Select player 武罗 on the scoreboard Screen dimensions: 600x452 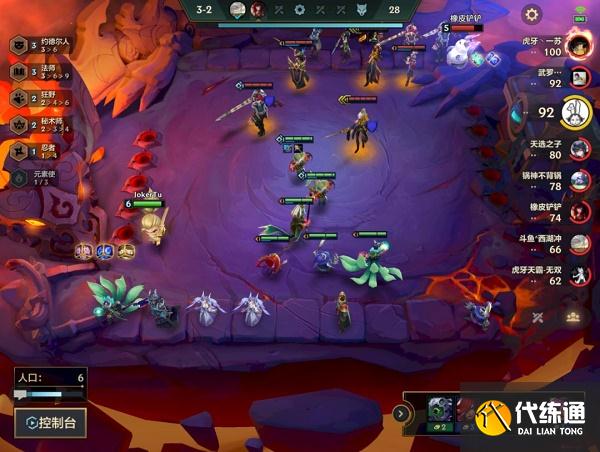579,78
